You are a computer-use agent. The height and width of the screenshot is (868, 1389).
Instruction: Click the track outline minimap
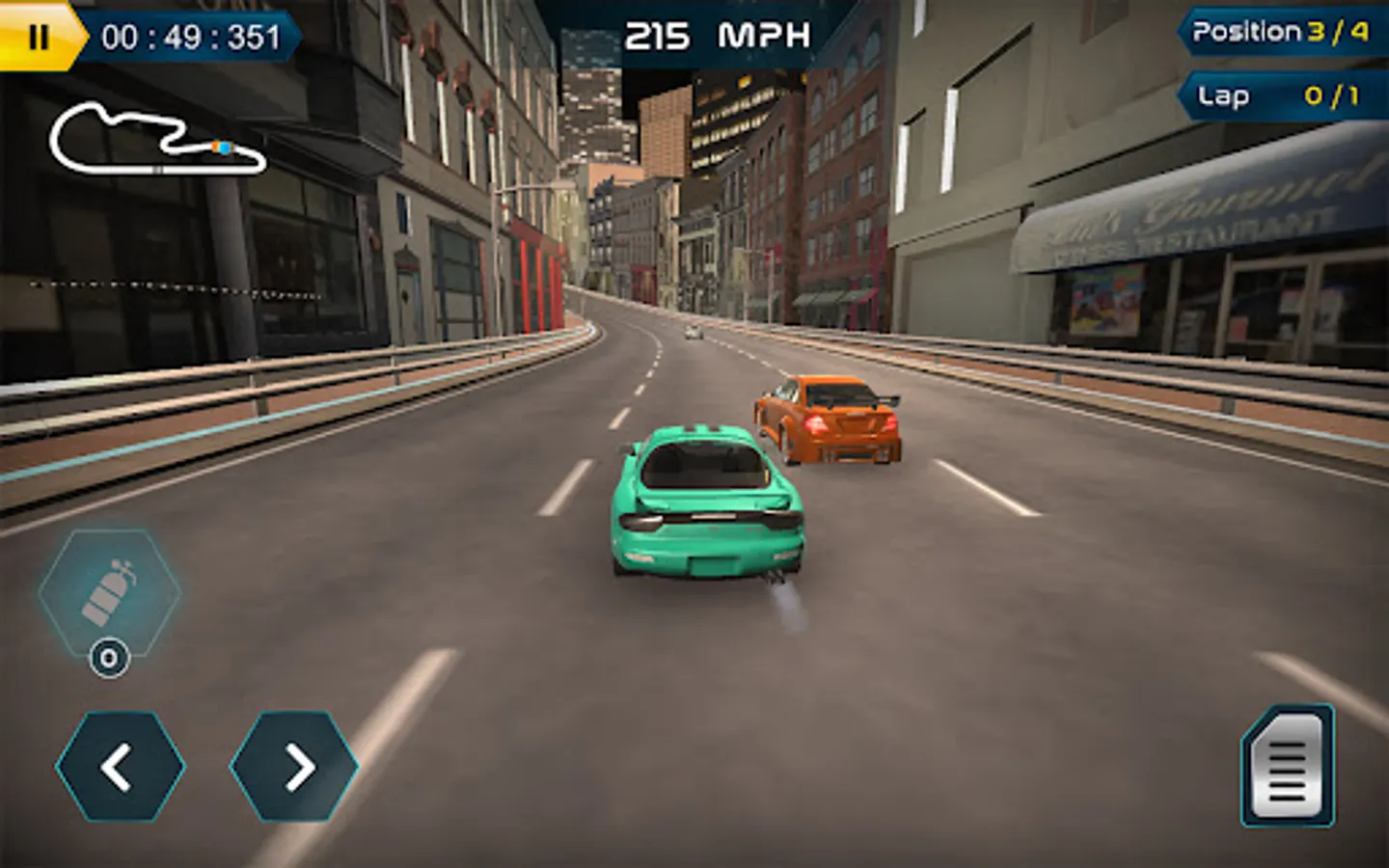(156, 141)
